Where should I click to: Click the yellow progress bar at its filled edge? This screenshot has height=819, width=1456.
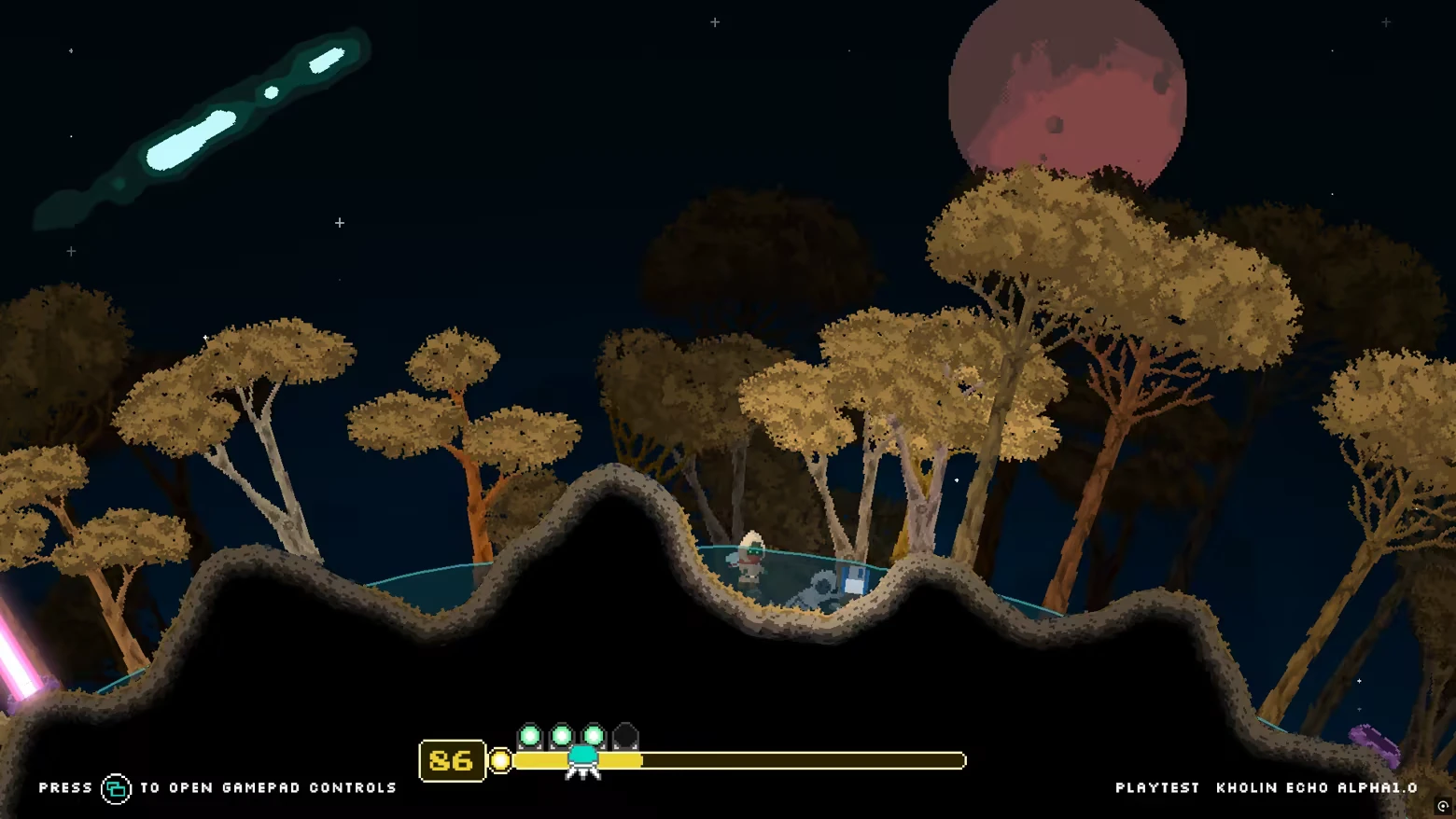point(639,761)
